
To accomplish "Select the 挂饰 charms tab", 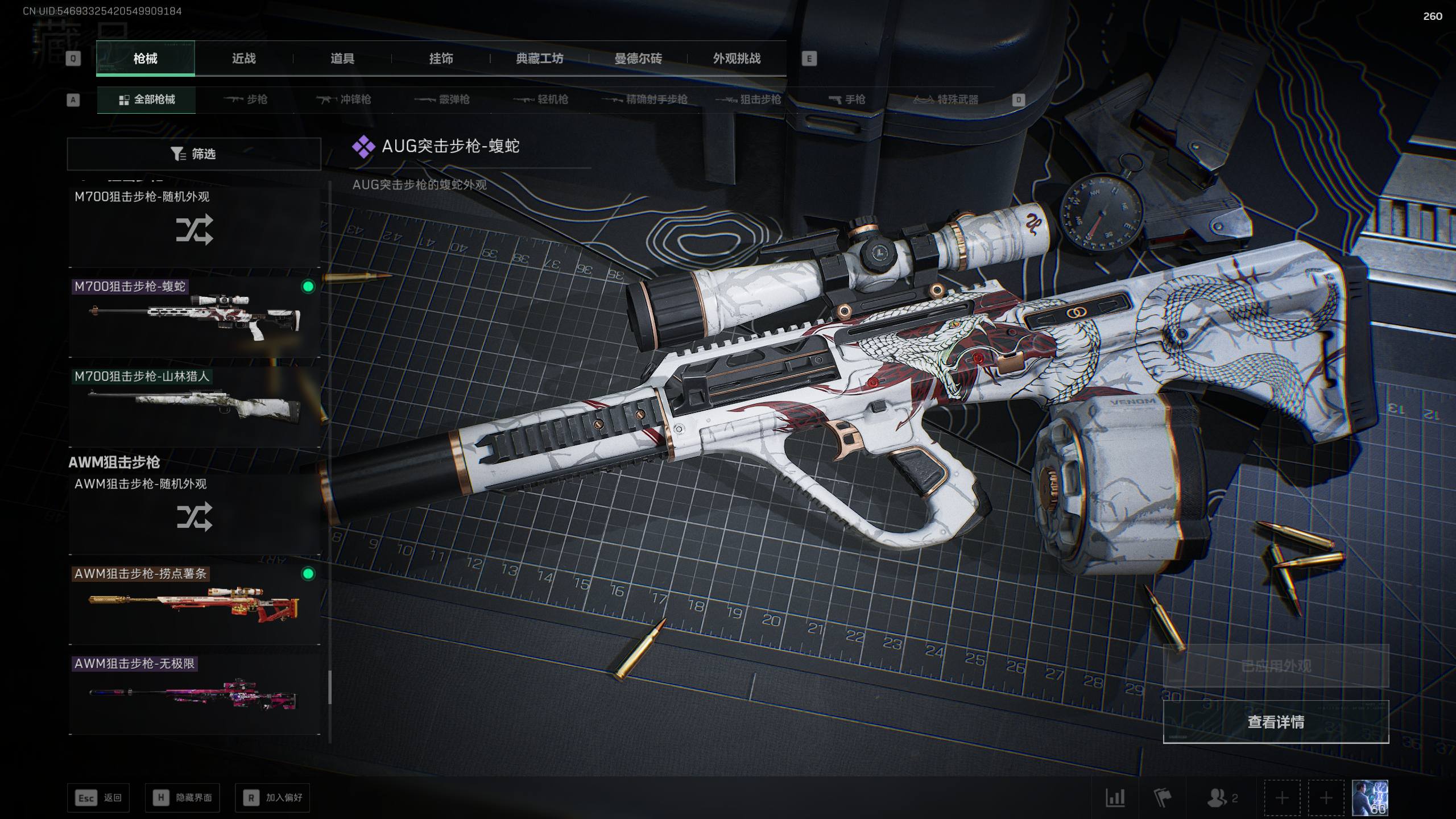I will (x=441, y=59).
